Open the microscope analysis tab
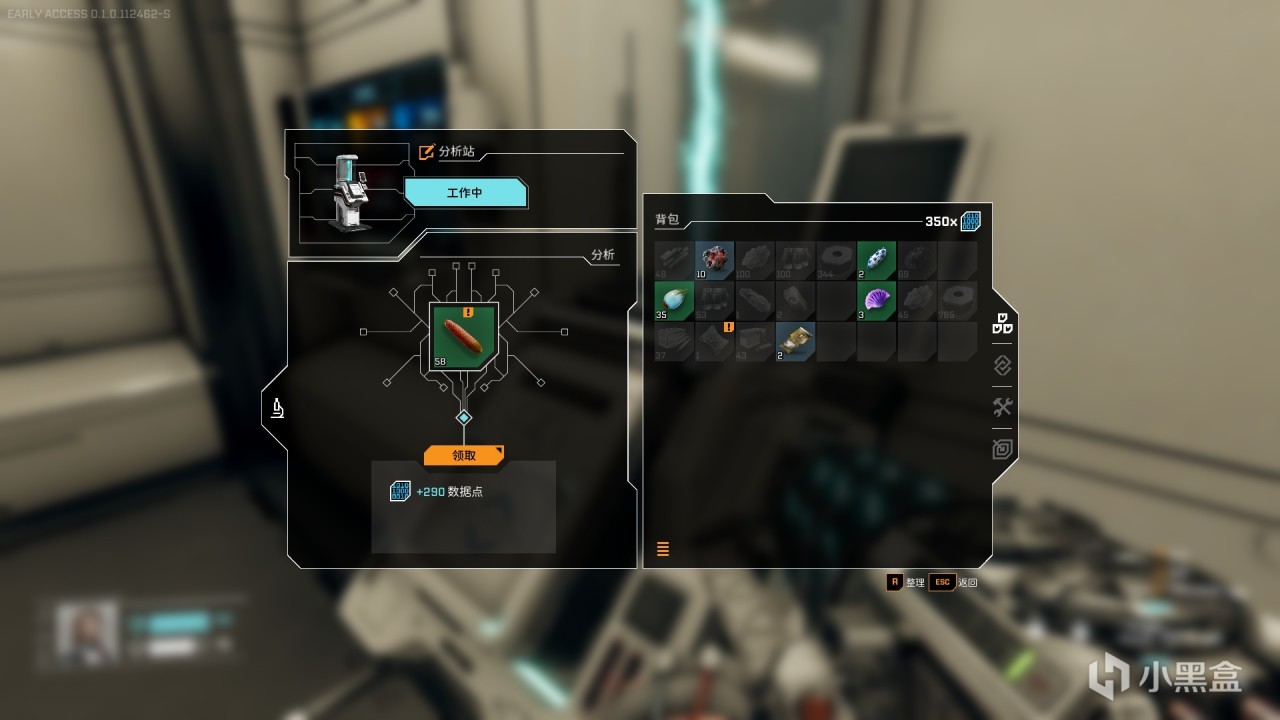1280x720 pixels. [277, 407]
